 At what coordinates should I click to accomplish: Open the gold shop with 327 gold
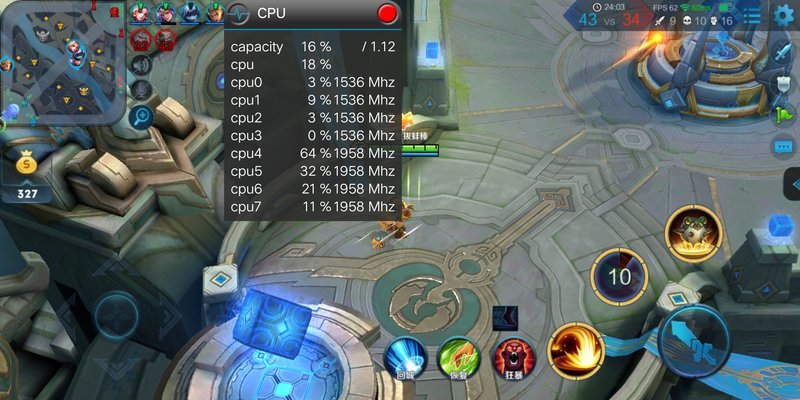click(x=28, y=170)
